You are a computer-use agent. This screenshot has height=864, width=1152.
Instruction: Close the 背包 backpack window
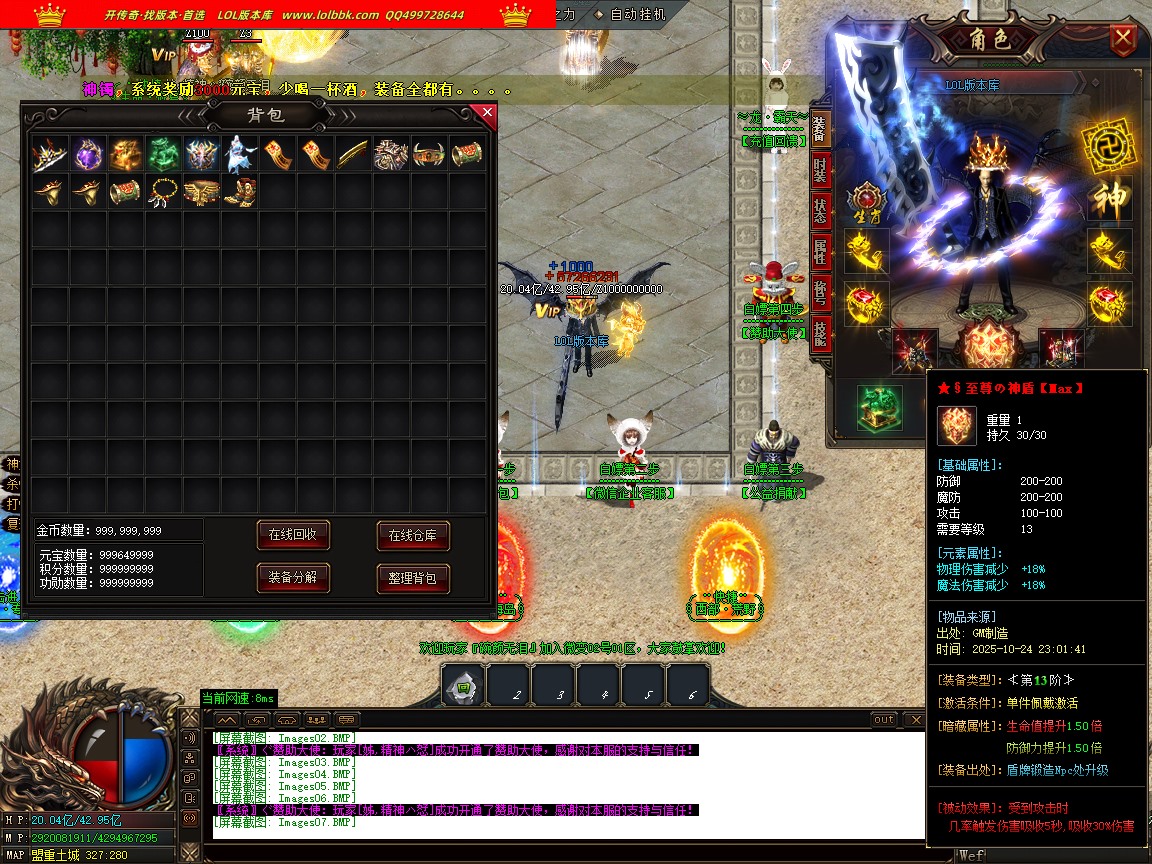click(x=488, y=113)
